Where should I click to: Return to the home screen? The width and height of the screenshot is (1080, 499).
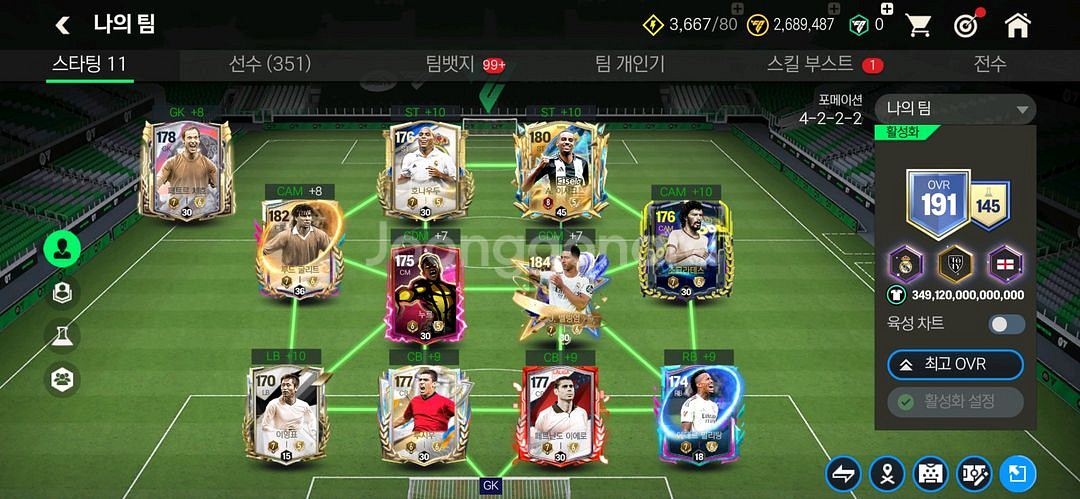[x=1018, y=24]
